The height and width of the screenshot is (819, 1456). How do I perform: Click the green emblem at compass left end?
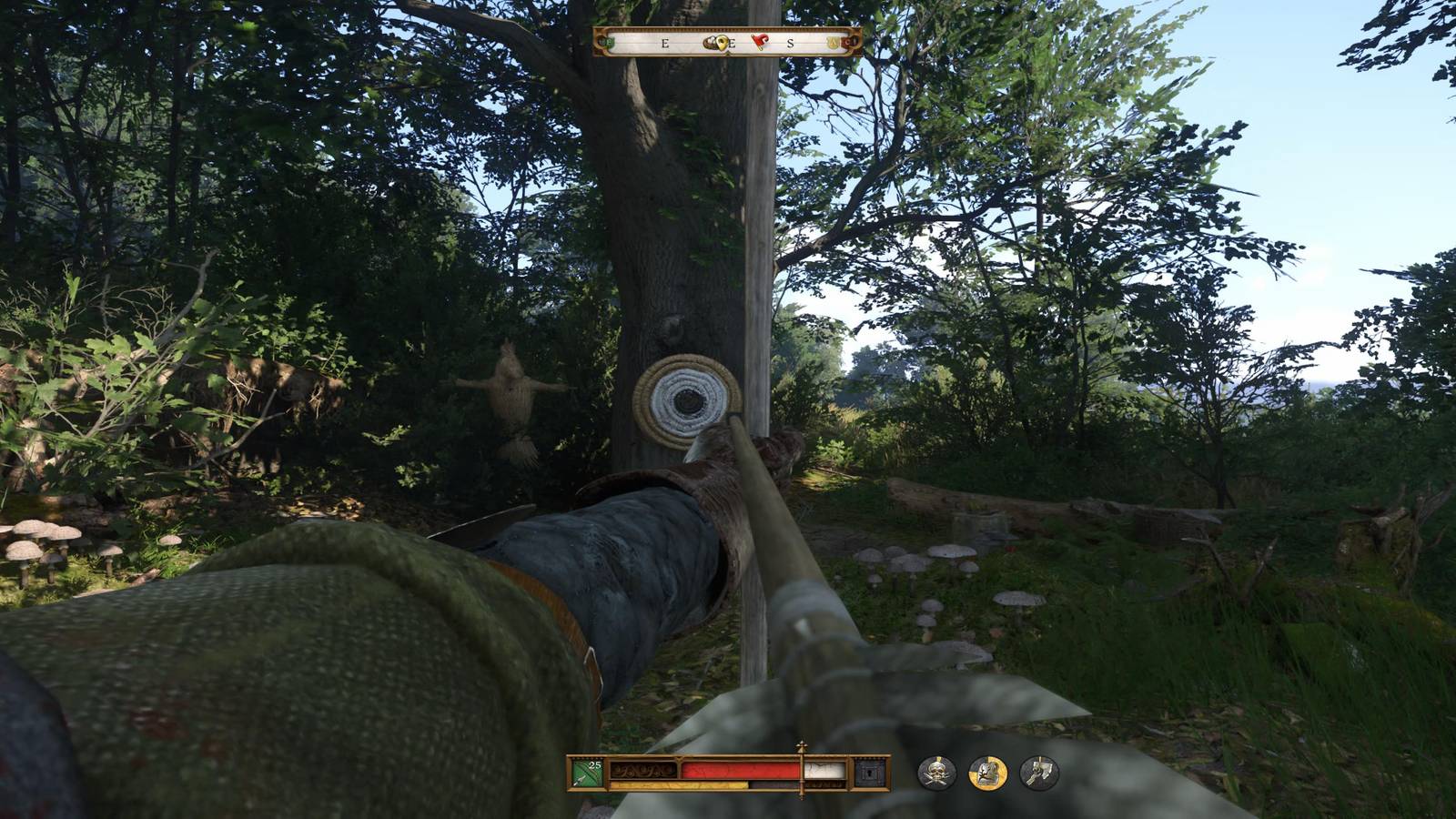pos(606,42)
